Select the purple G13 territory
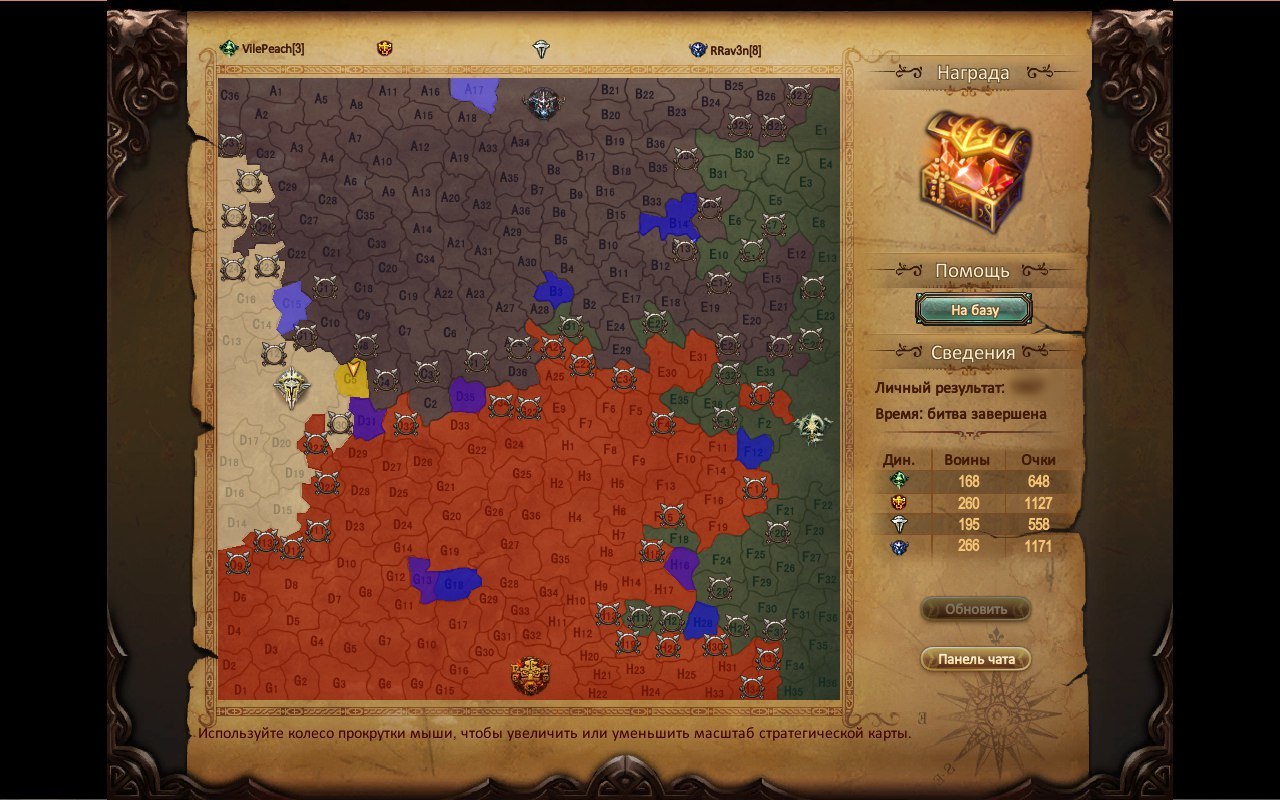This screenshot has height=800, width=1280. (421, 579)
